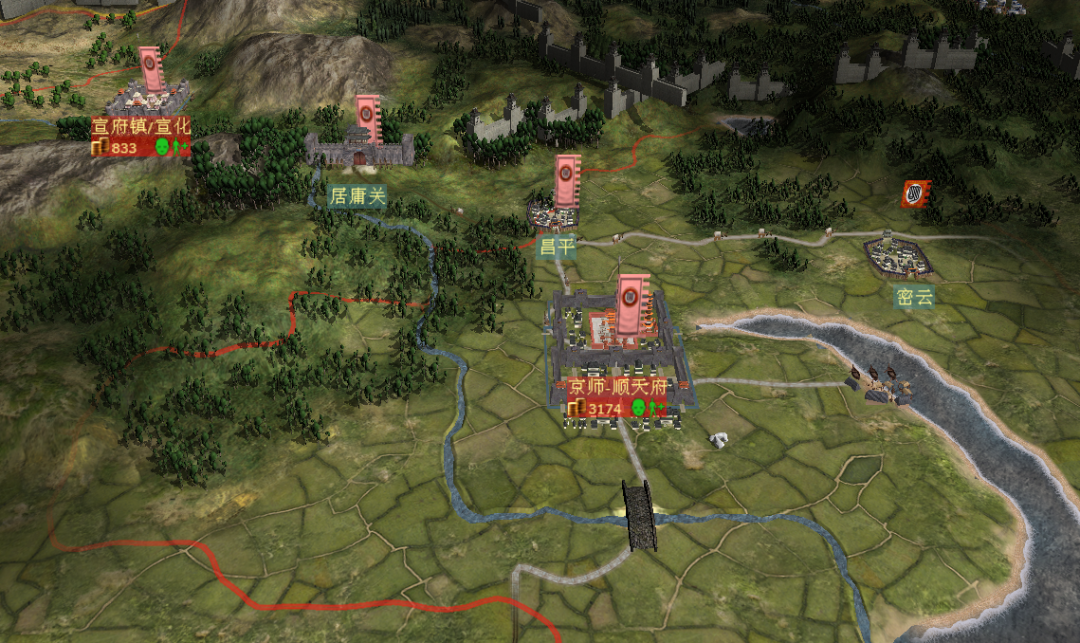Select the 宣府镇/宣化 settlement label
This screenshot has height=643, width=1080.
(x=141, y=127)
